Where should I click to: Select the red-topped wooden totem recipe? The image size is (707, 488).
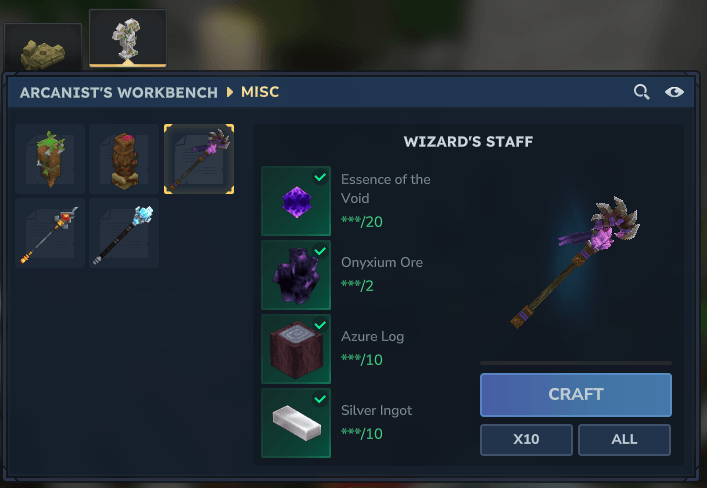[x=125, y=159]
